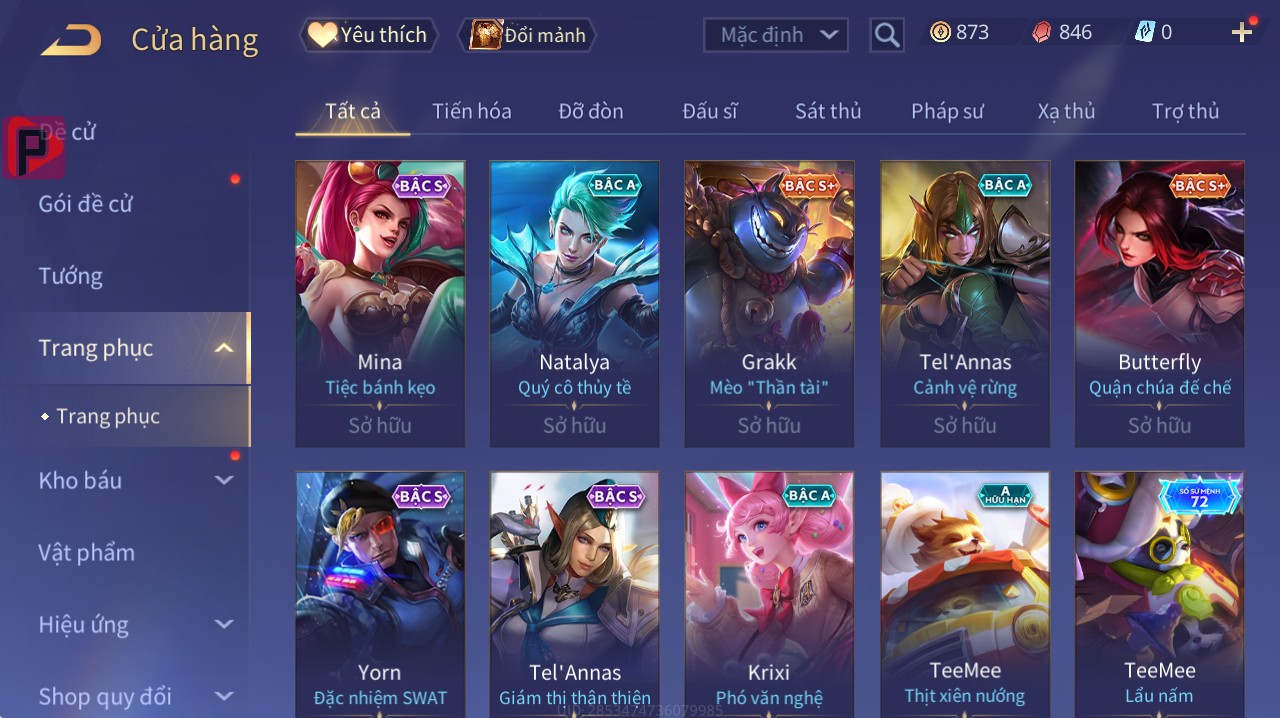Open the Tướng heroes section
Viewport: 1280px width, 718px height.
click(x=70, y=276)
